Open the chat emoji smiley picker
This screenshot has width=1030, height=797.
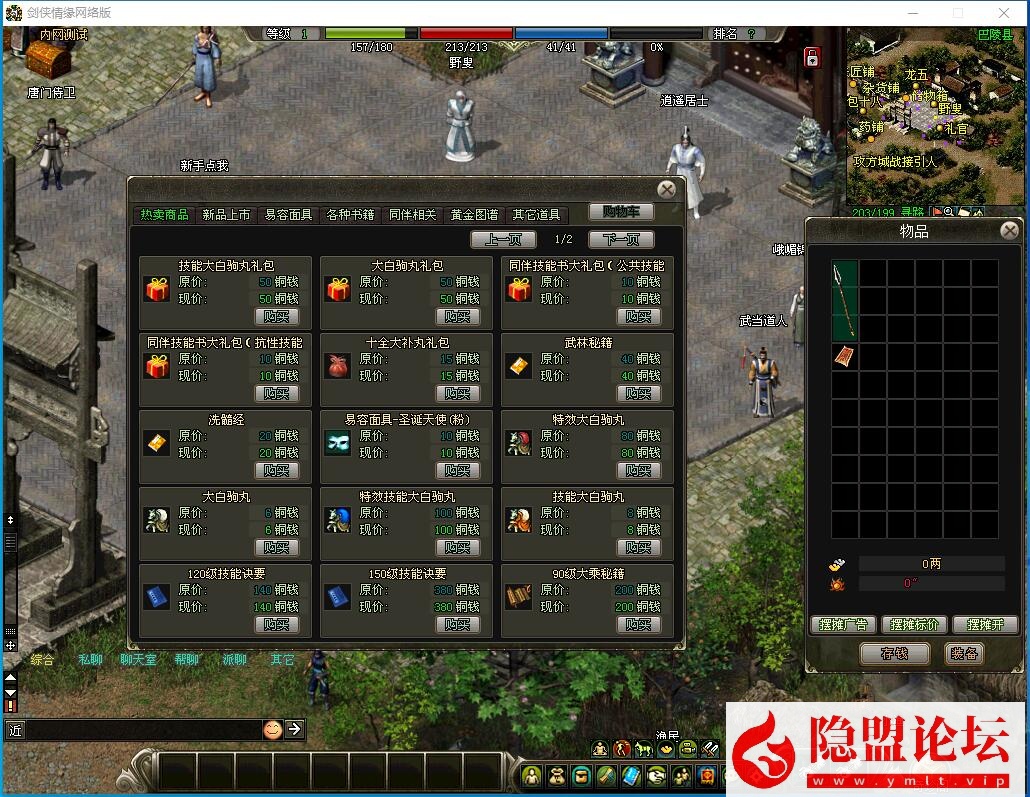click(x=272, y=729)
